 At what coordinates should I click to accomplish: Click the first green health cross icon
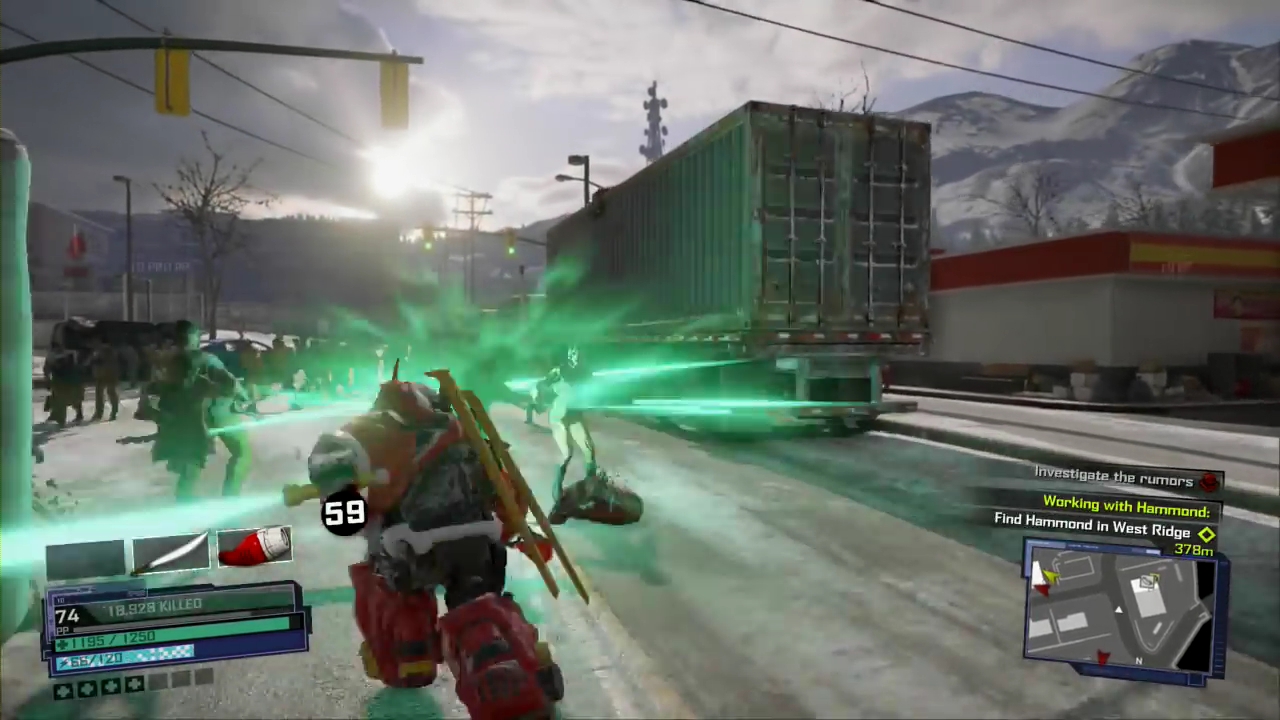64,688
